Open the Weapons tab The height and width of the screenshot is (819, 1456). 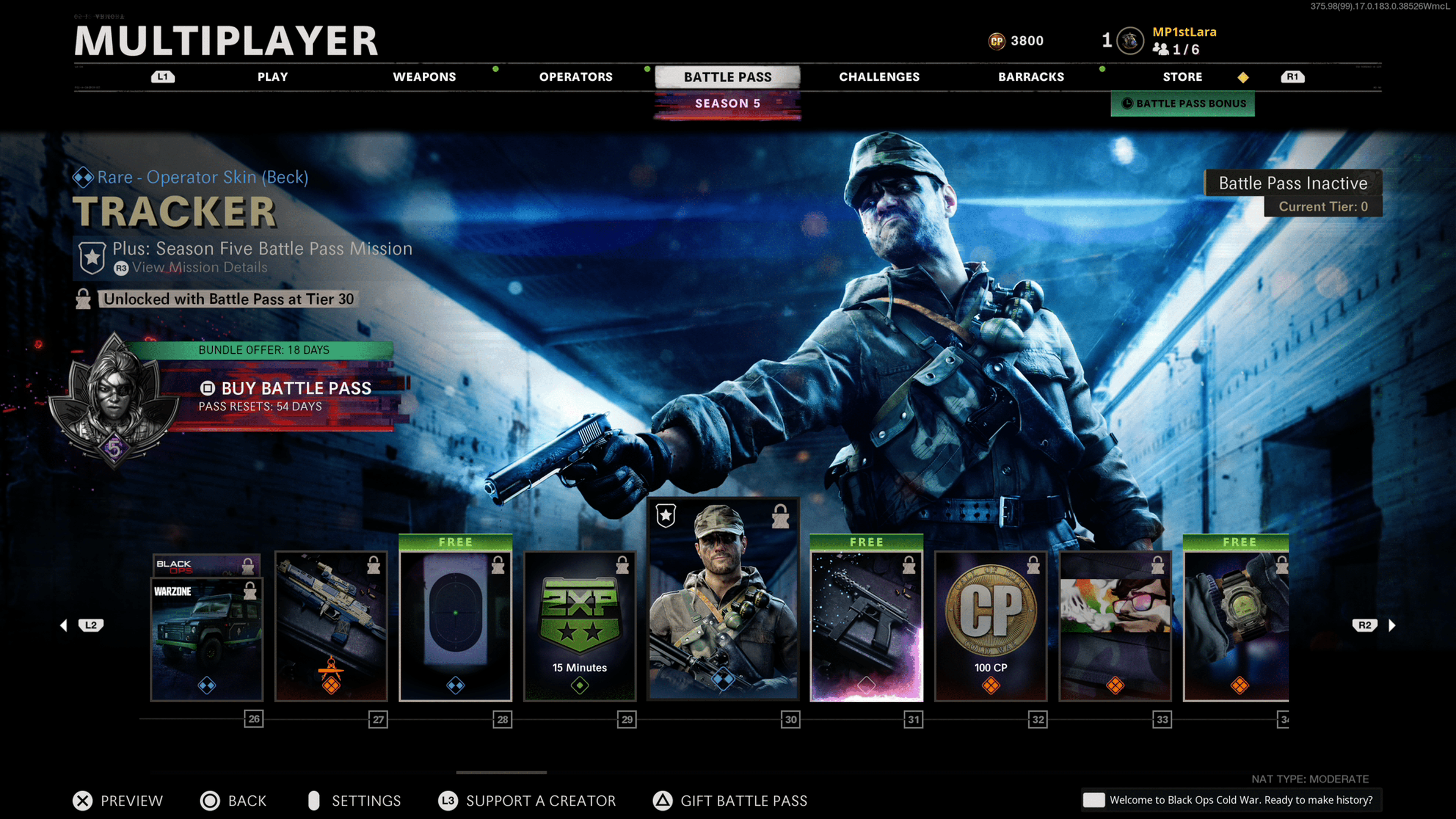(424, 77)
